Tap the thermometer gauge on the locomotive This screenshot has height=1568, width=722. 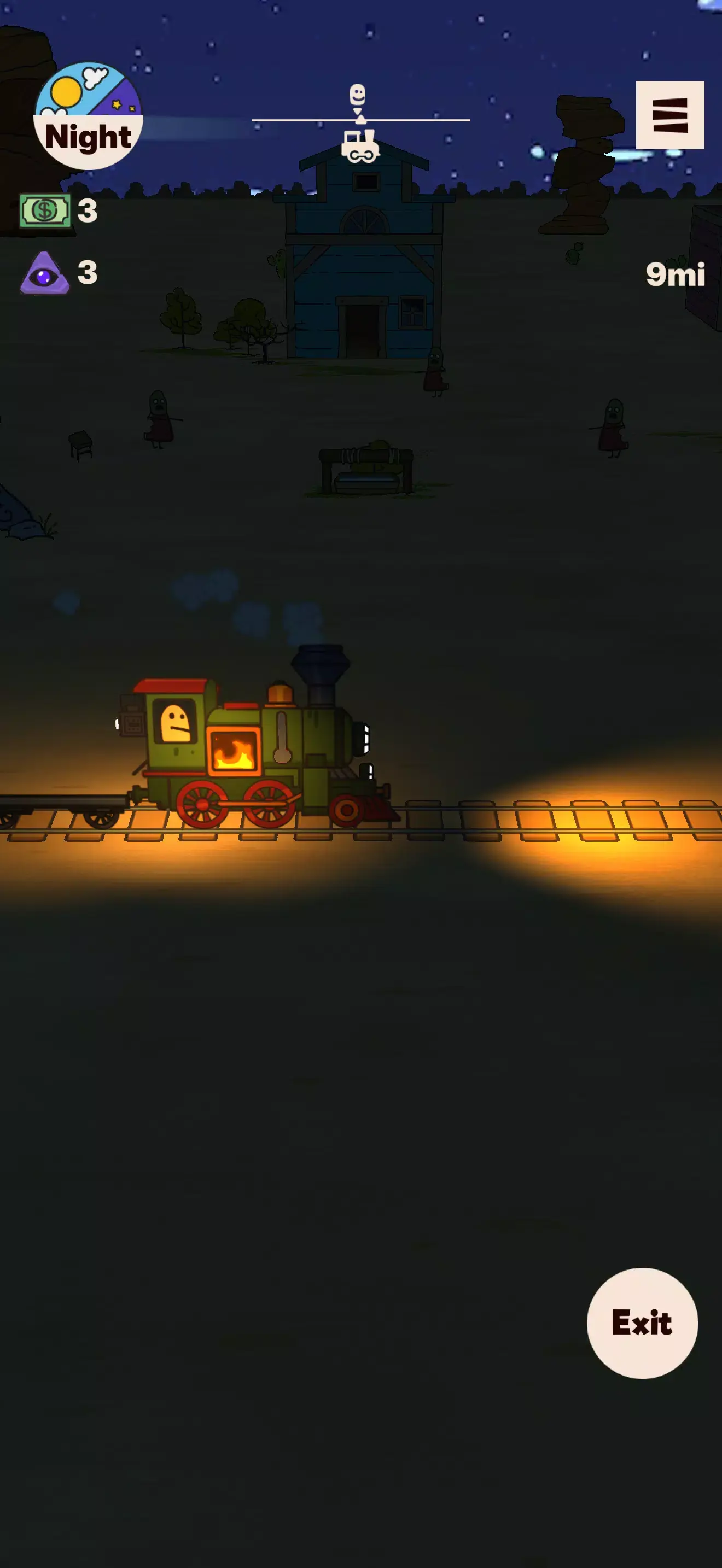coord(281,736)
